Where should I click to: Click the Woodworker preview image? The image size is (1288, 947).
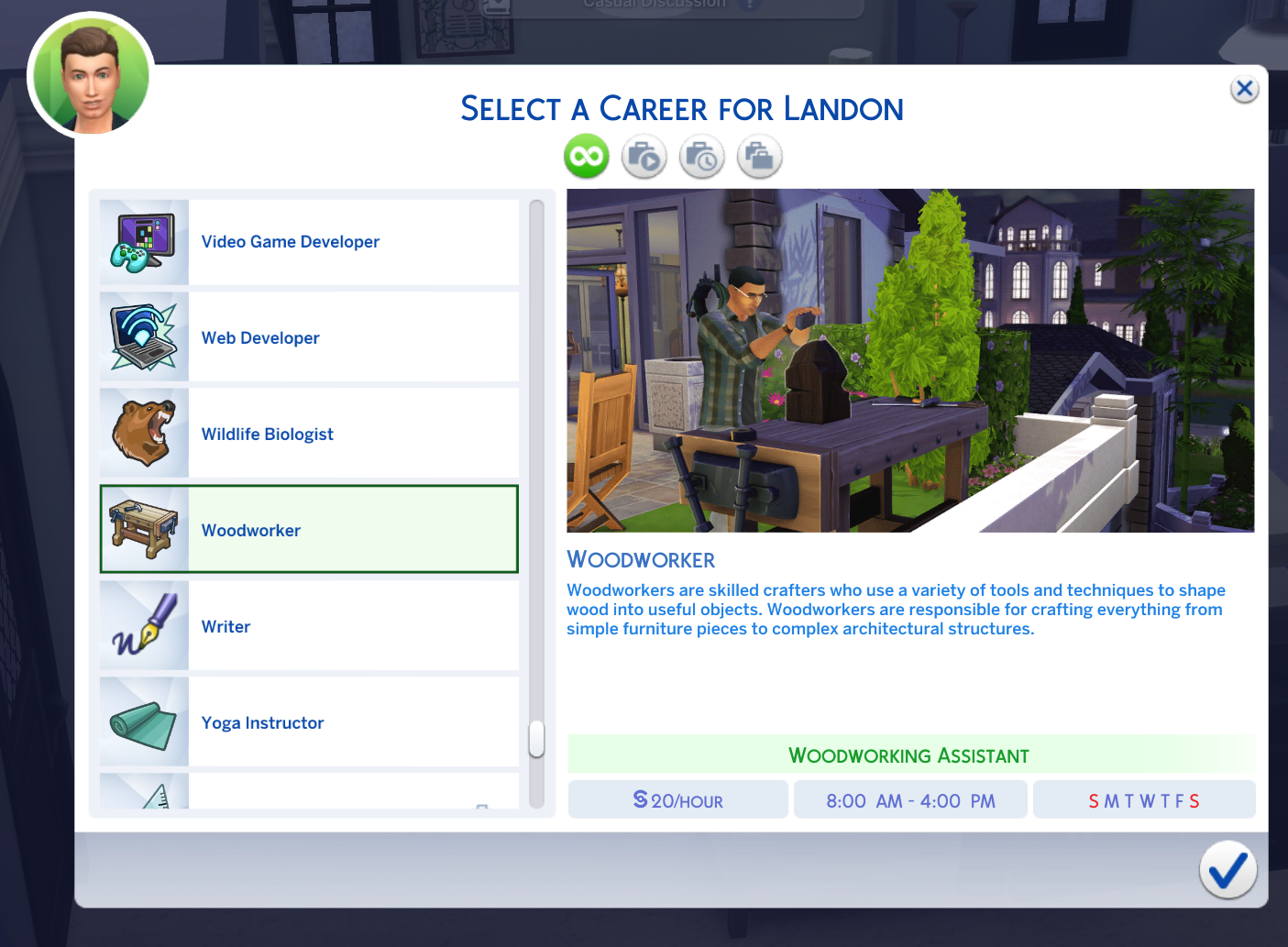[910, 360]
